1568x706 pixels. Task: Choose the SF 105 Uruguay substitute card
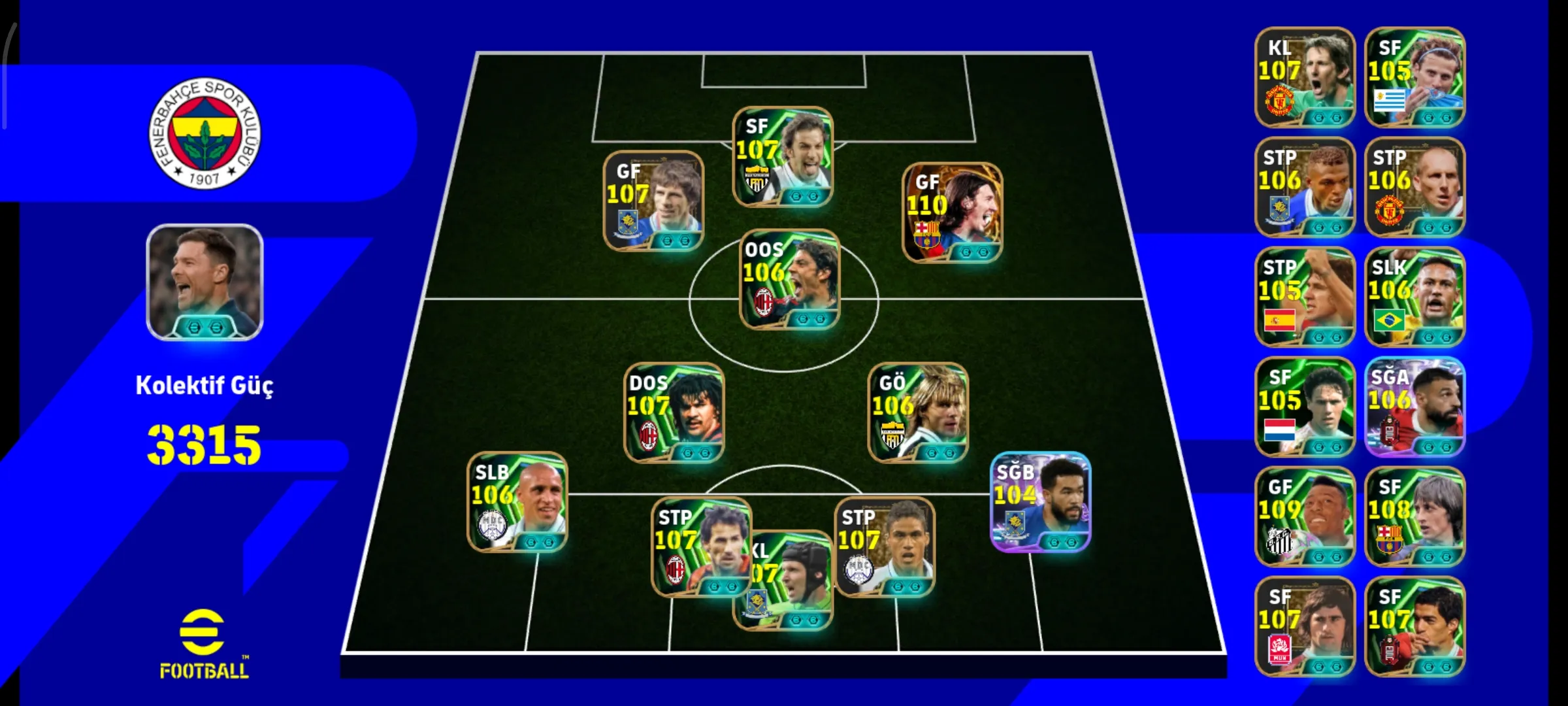1414,77
